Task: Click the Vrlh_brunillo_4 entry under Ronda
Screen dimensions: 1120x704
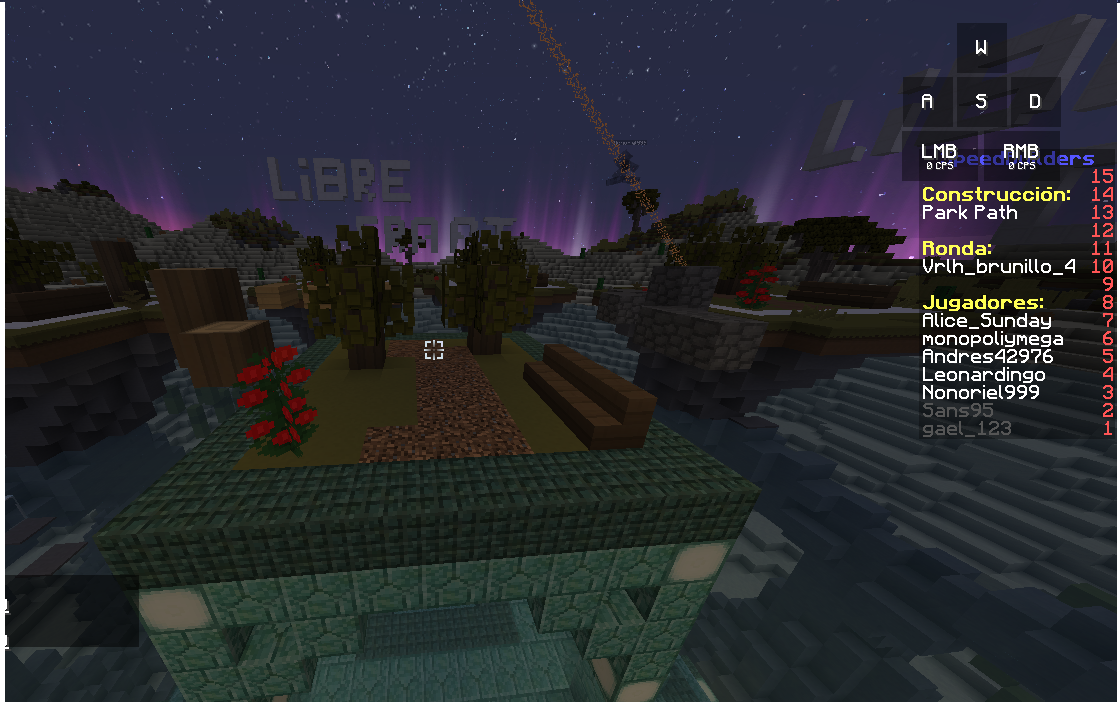Action: click(x=998, y=267)
